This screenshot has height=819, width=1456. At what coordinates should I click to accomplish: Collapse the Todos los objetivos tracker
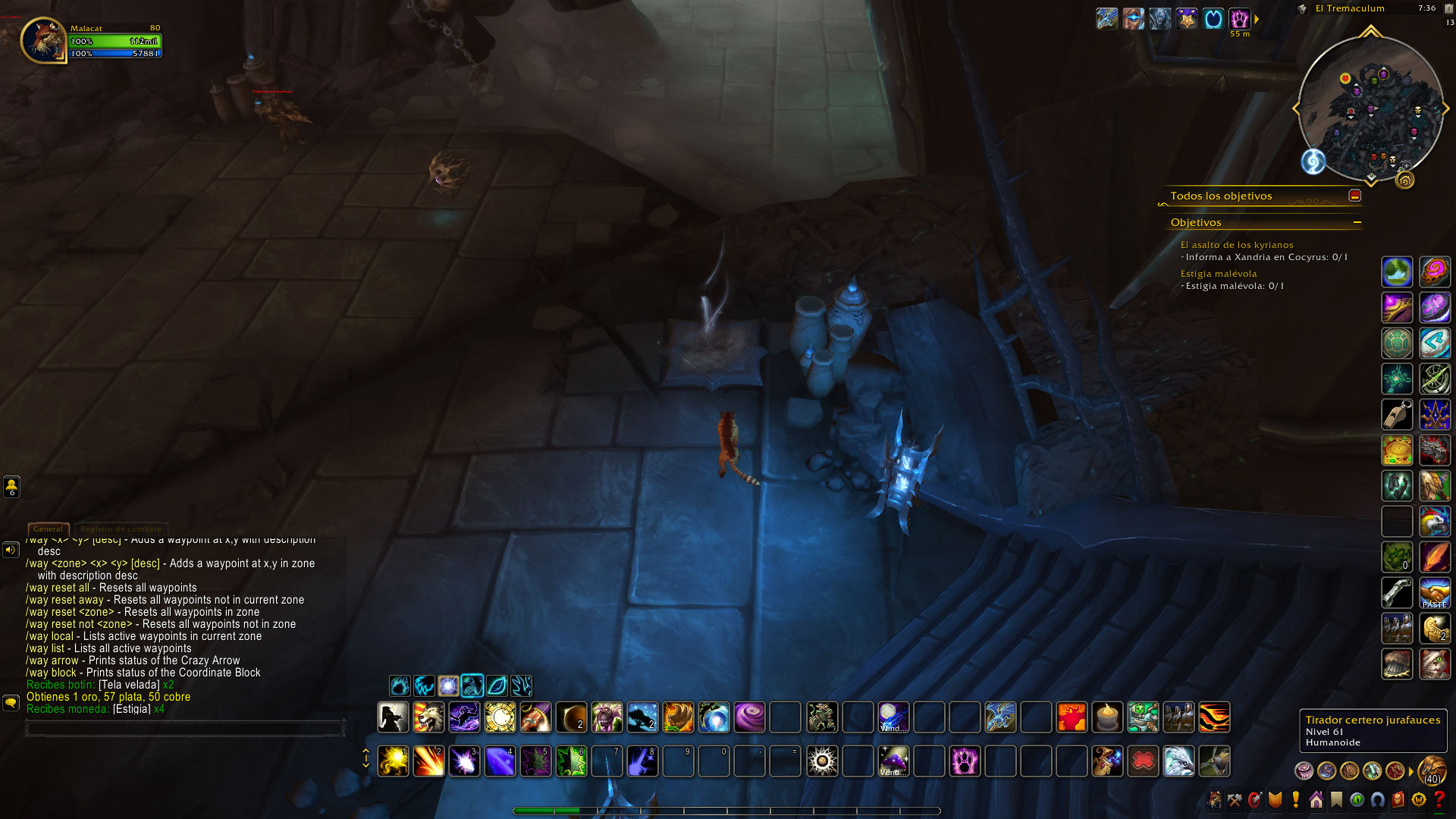click(x=1354, y=196)
